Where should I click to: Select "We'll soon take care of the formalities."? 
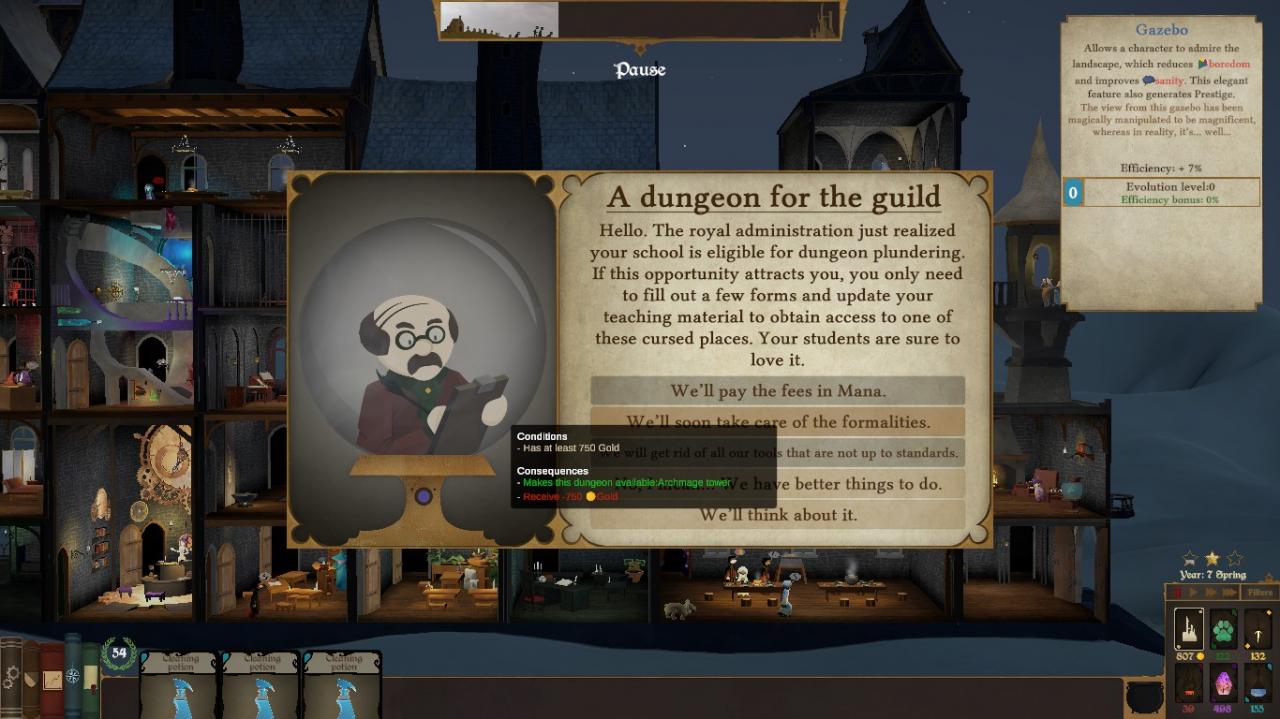coord(777,422)
